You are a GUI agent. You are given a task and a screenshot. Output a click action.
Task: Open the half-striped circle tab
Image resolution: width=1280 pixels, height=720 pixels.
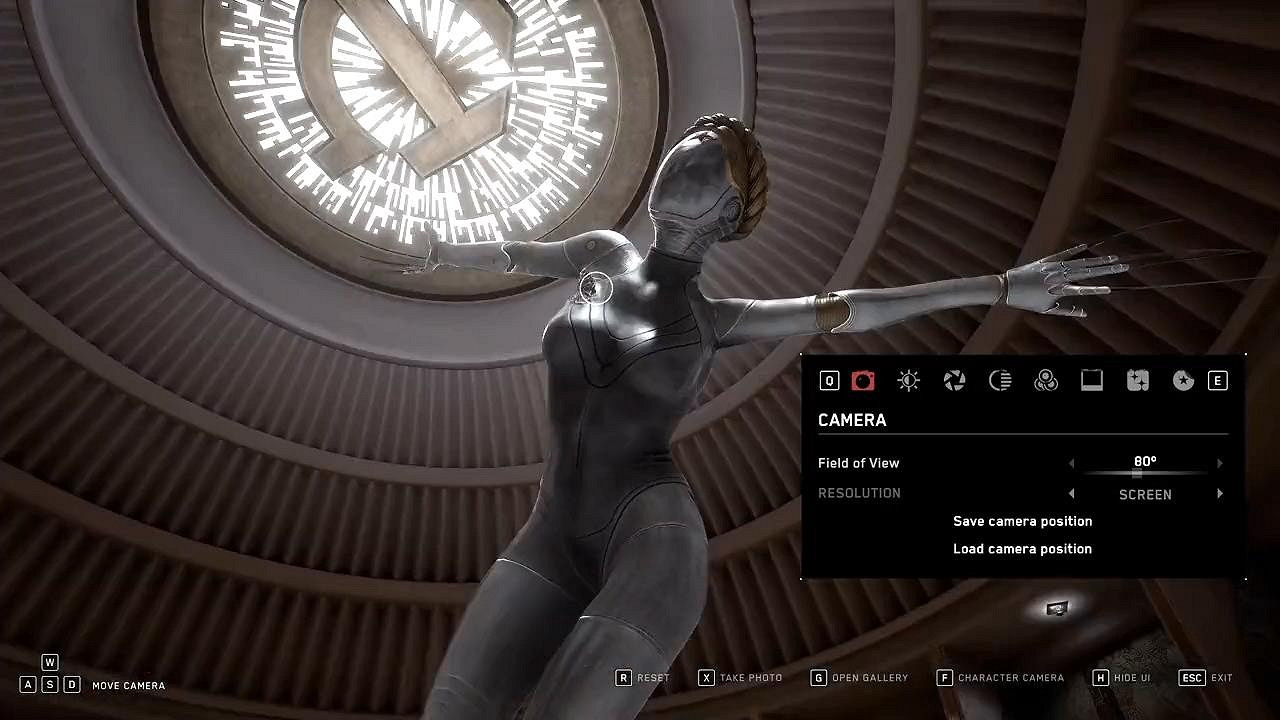(x=1000, y=380)
